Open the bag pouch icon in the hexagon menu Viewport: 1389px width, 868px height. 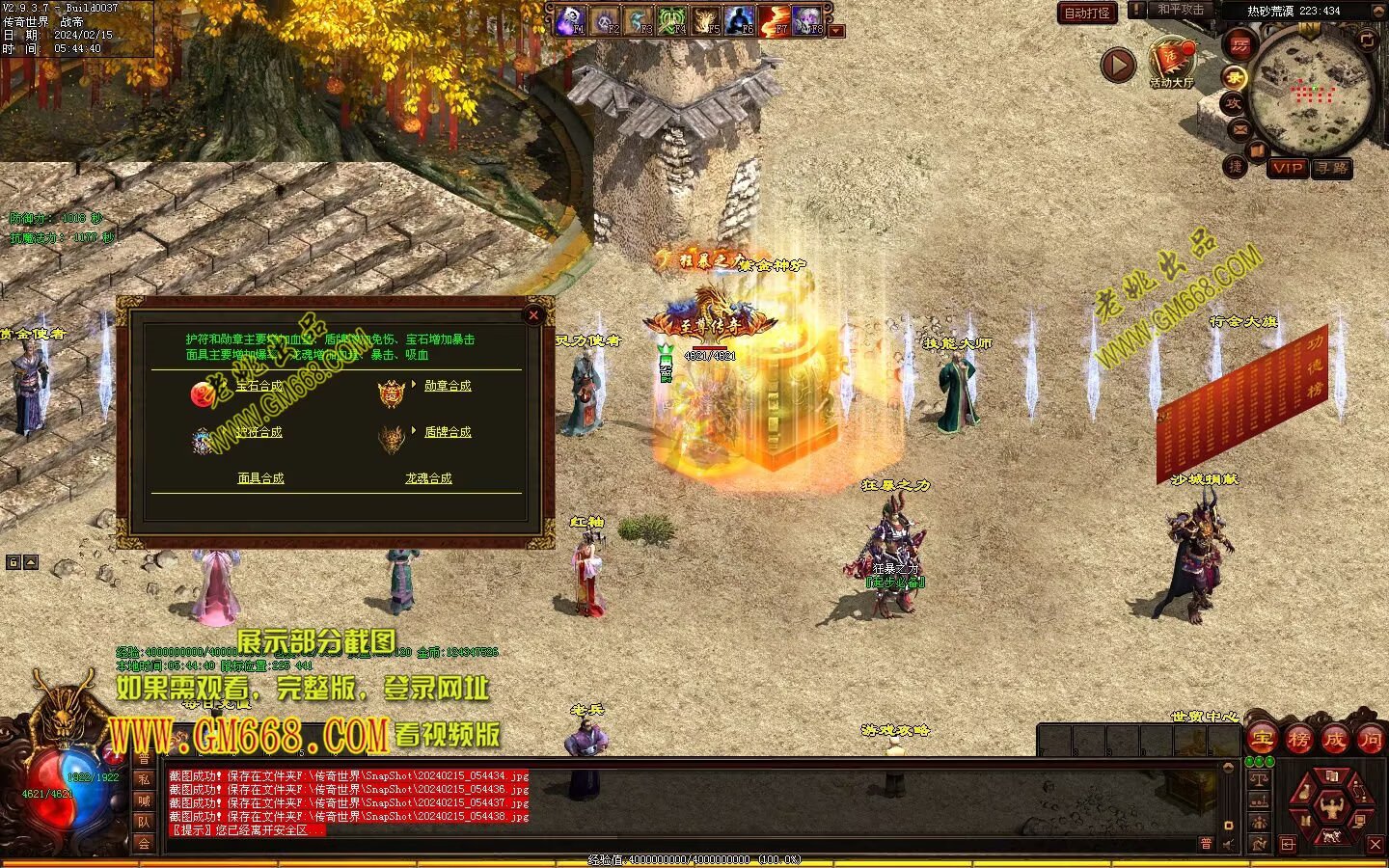pos(1303,793)
